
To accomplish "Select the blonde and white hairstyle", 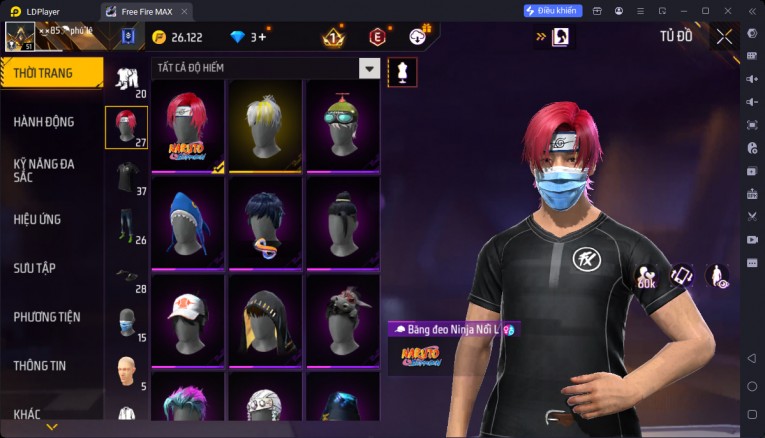I will coord(265,126).
